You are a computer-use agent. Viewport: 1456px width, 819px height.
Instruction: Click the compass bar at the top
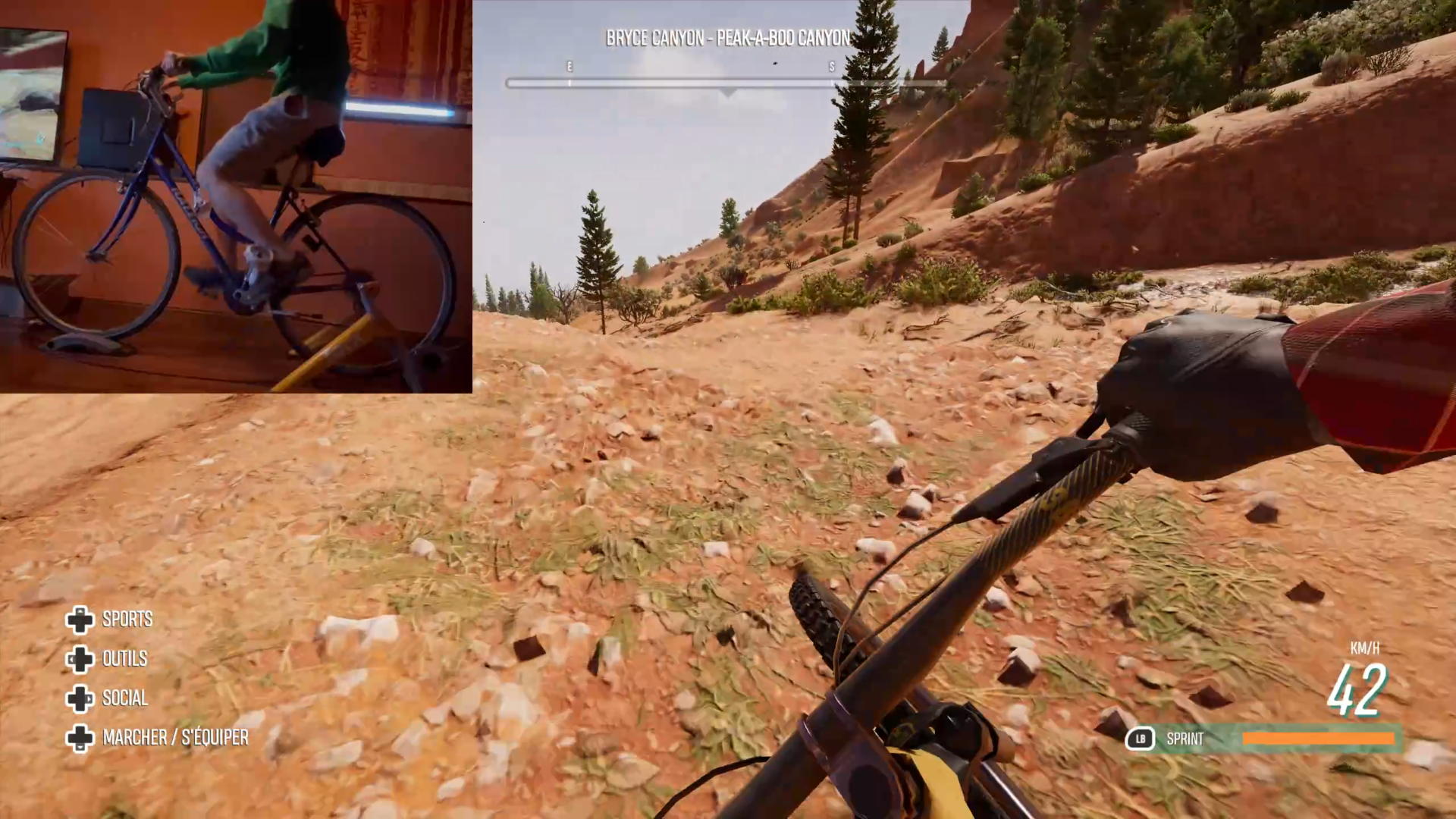click(x=726, y=83)
